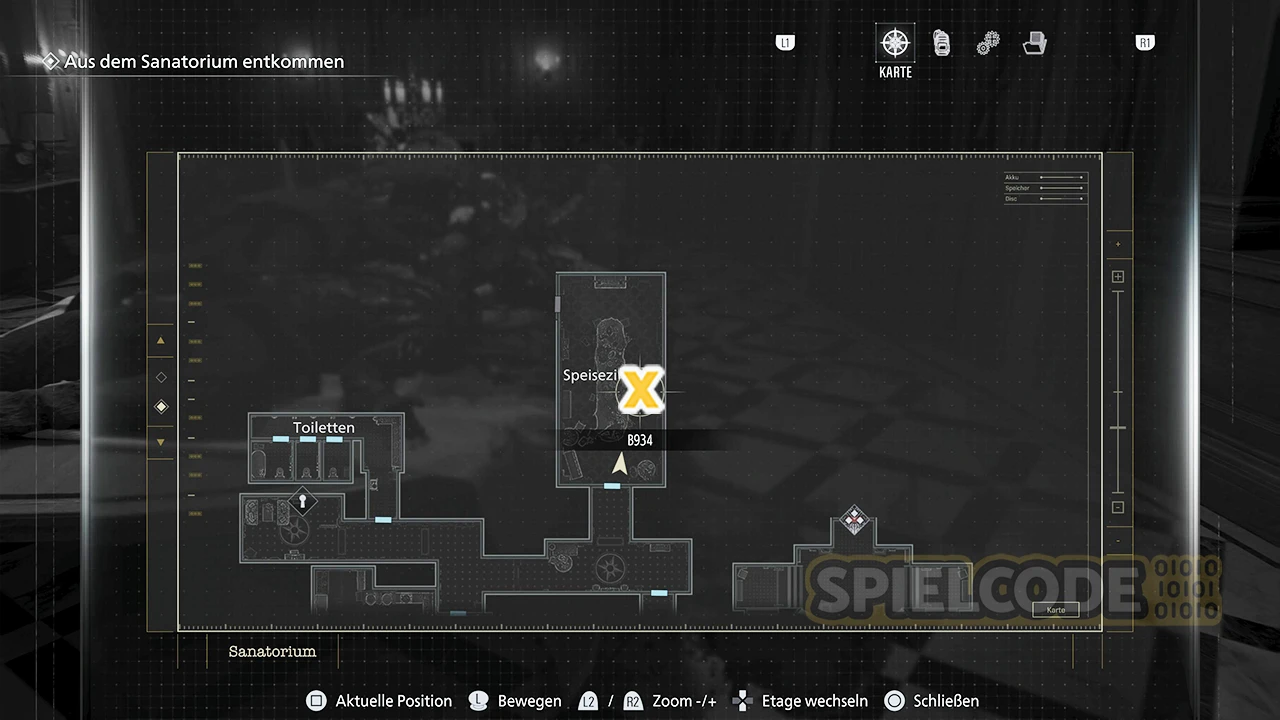
Task: Zoom out with the map minus button
Action: click(x=1118, y=507)
